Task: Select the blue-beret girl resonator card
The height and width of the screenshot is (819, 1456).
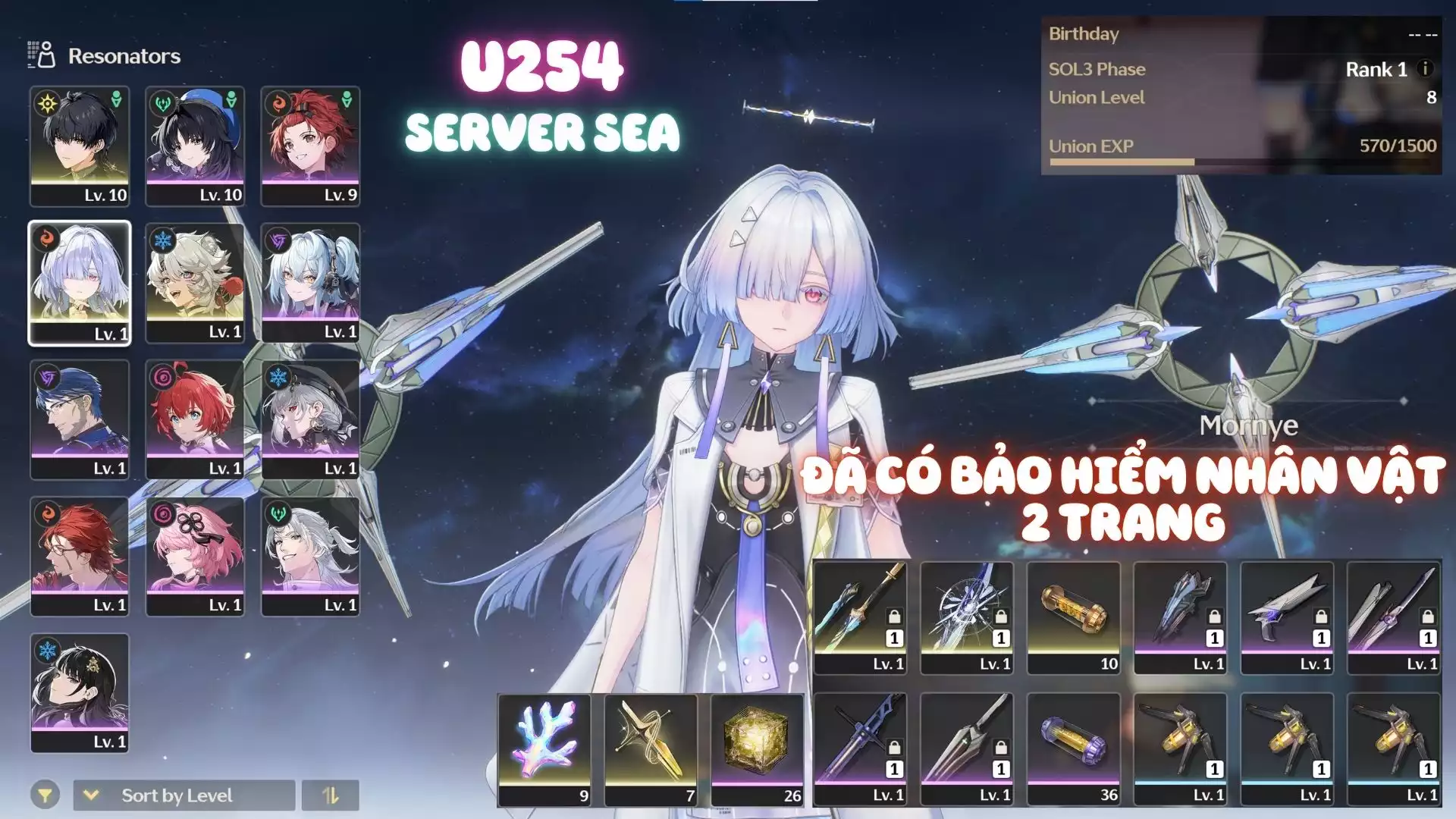Action: click(x=195, y=146)
